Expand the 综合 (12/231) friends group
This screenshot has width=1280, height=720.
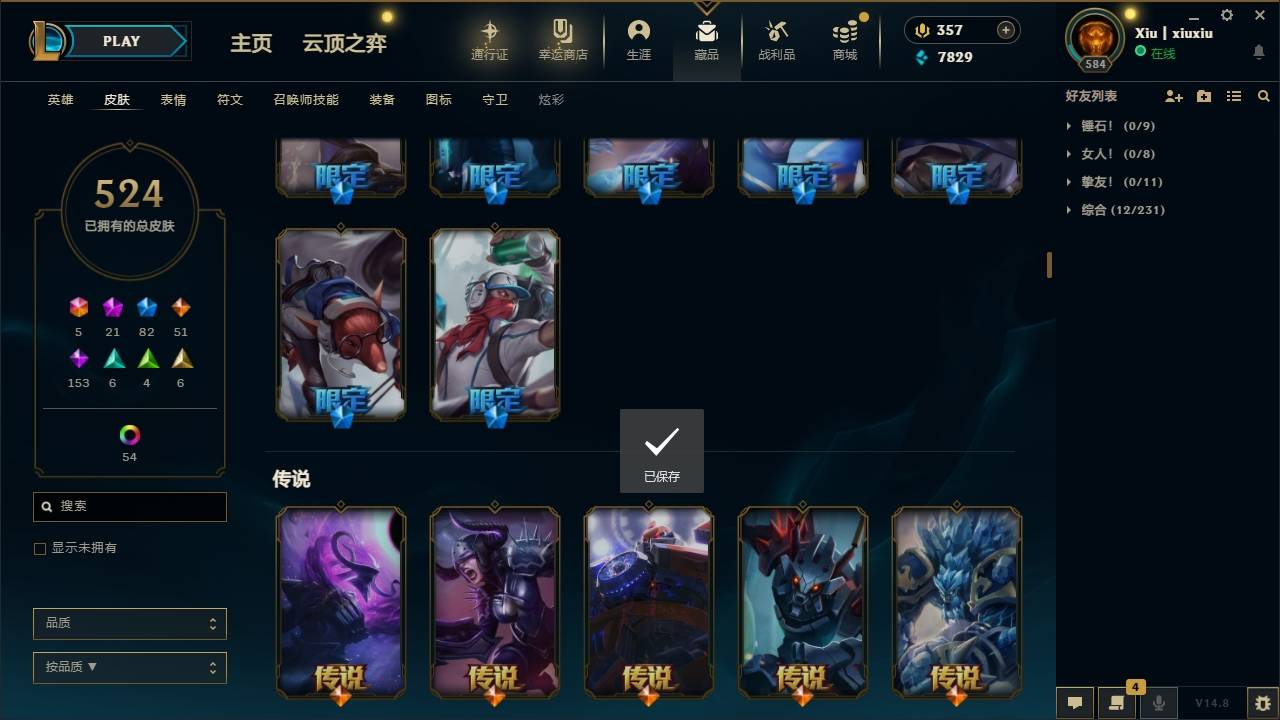pos(1120,210)
